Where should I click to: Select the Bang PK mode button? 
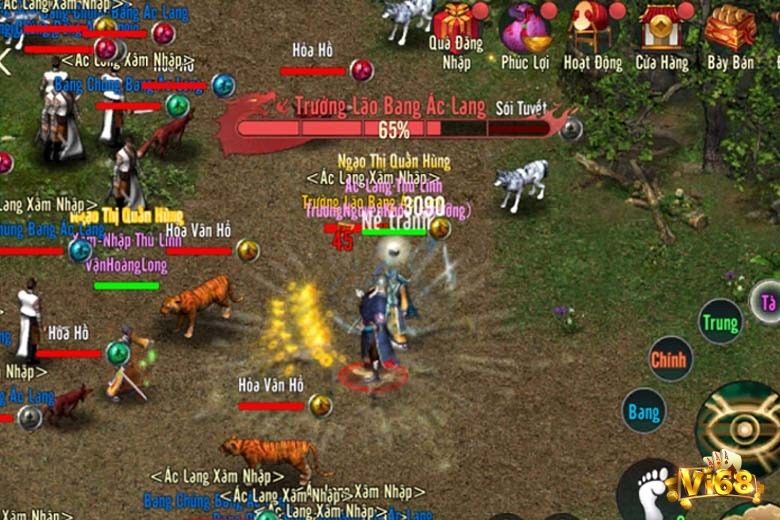coord(644,410)
